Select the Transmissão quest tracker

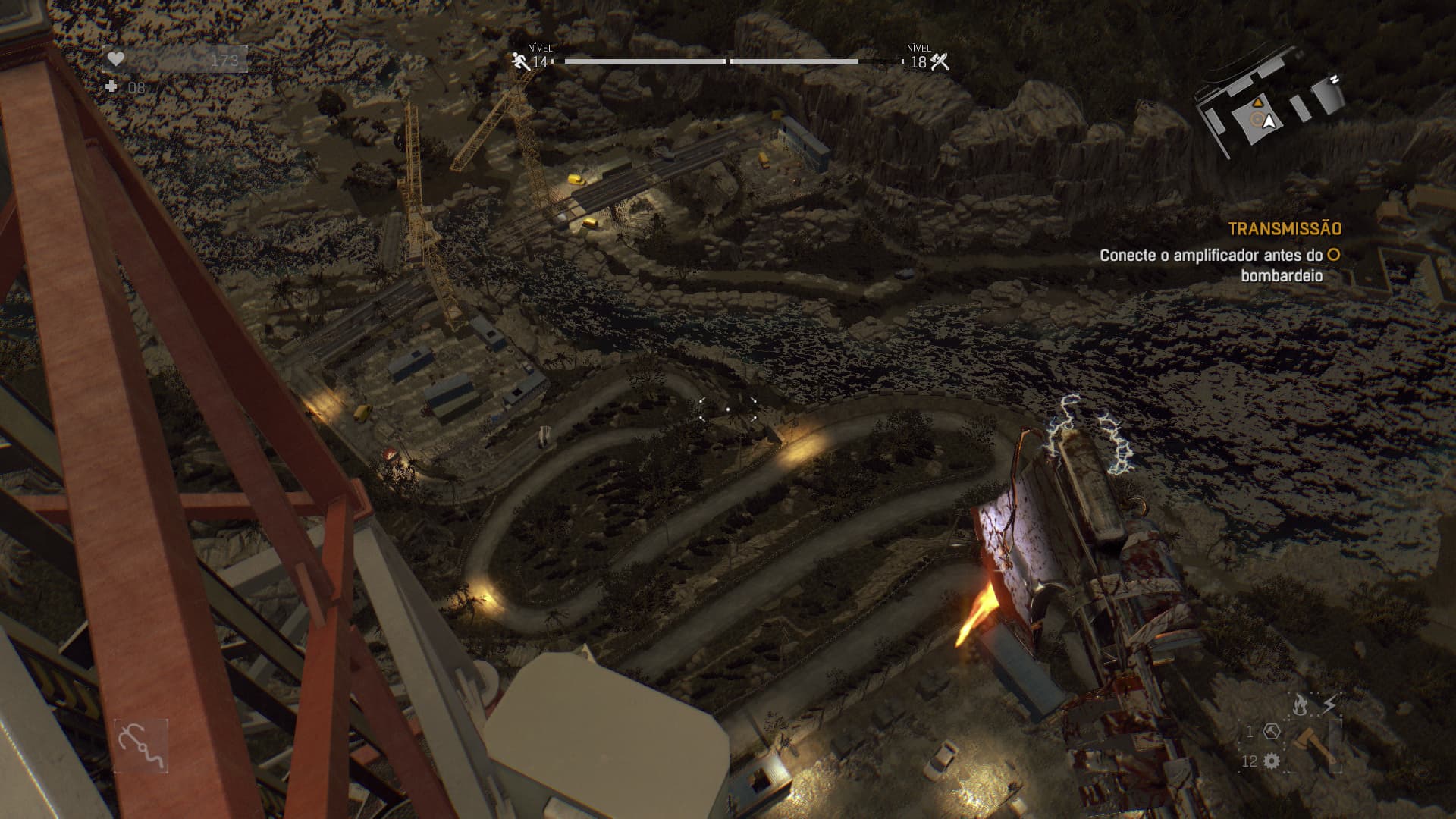click(x=1284, y=228)
